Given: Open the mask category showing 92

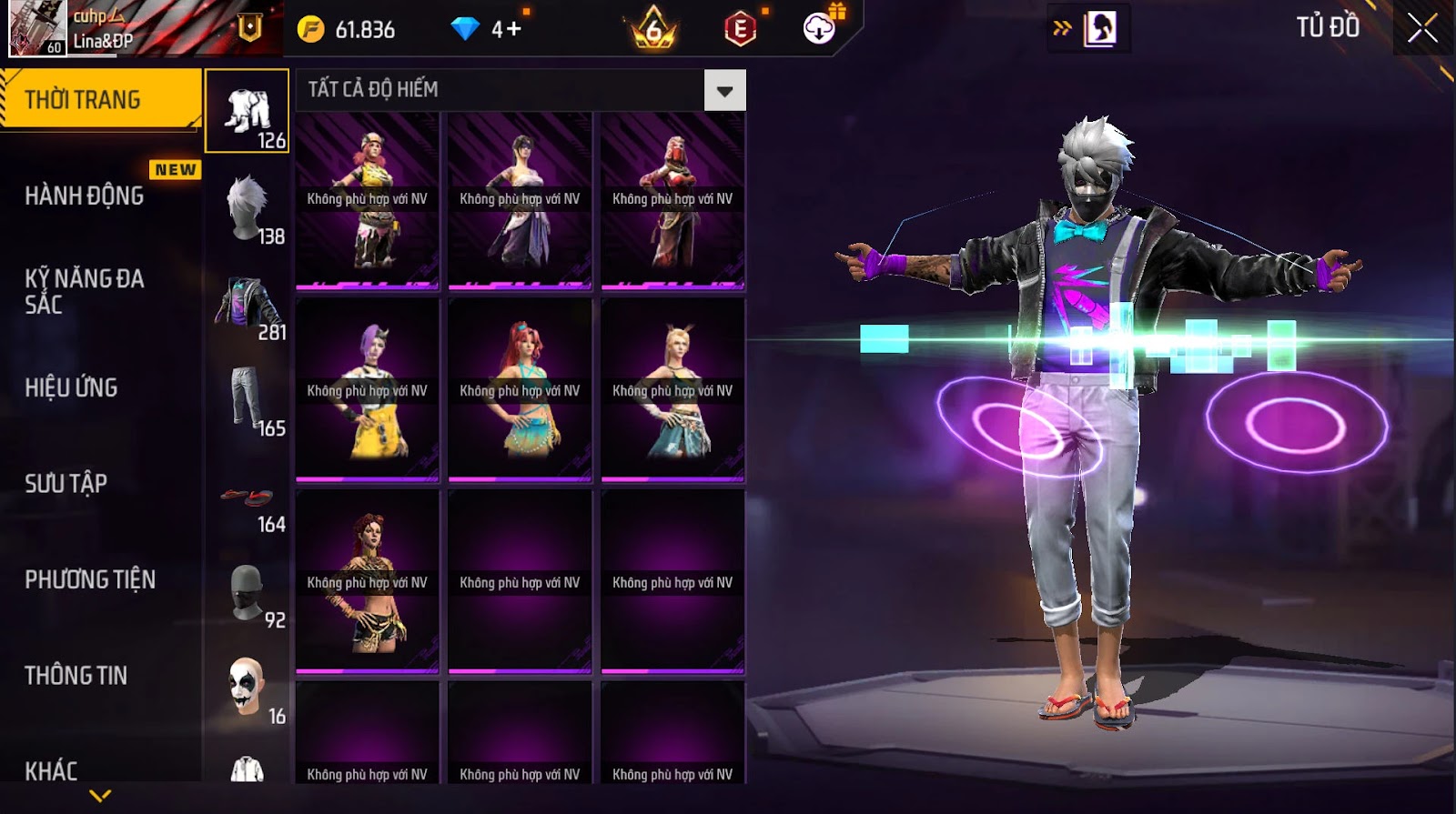Looking at the screenshot, I should 248,594.
